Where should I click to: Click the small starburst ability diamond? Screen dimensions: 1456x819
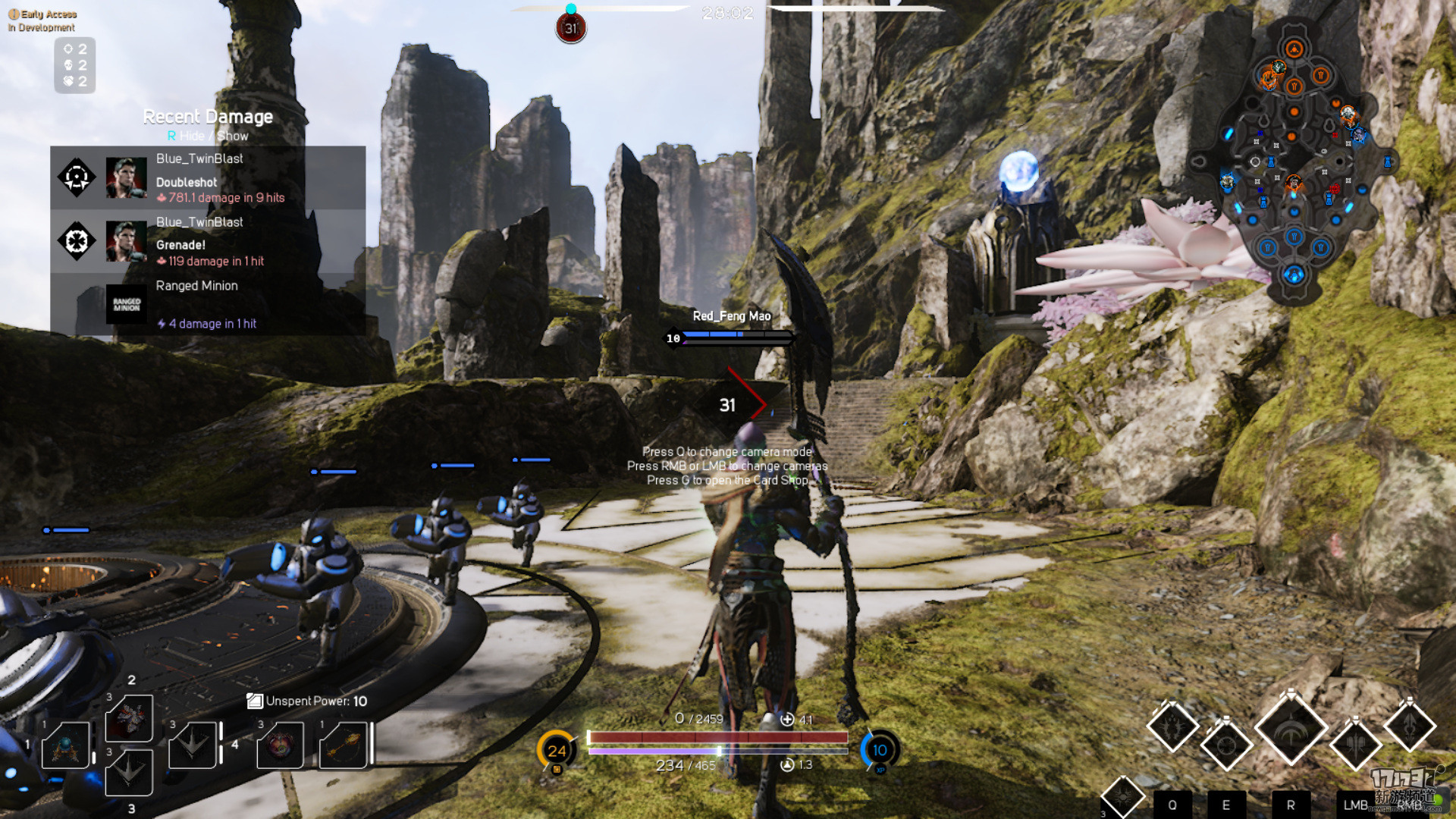[1122, 796]
